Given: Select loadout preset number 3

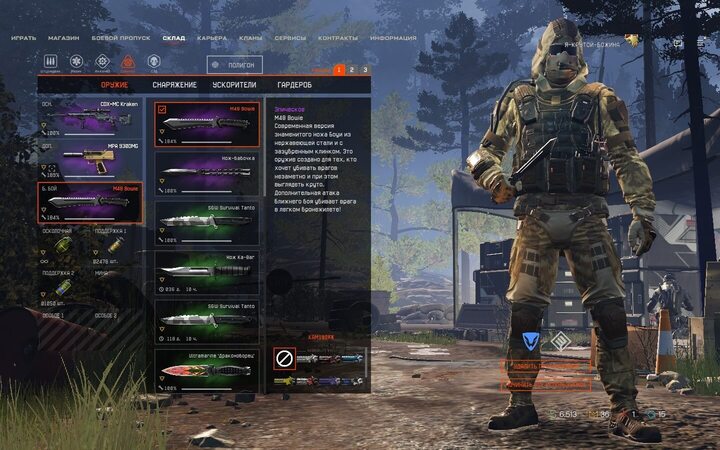Looking at the screenshot, I should tap(365, 70).
